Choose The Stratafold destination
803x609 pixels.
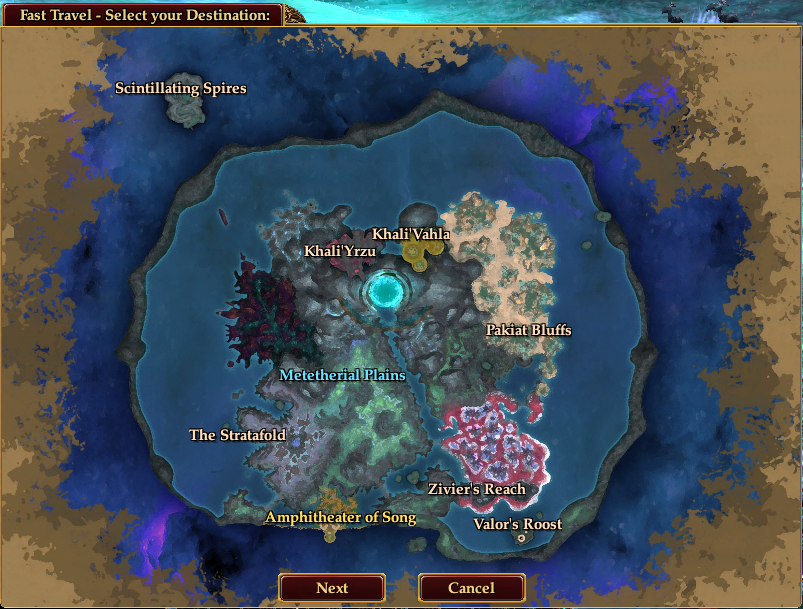(x=238, y=435)
